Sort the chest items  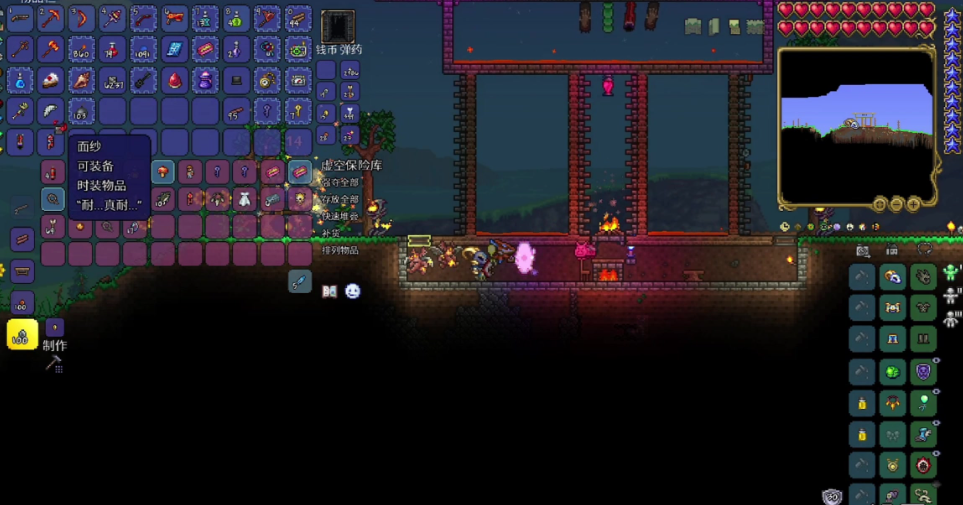point(338,249)
